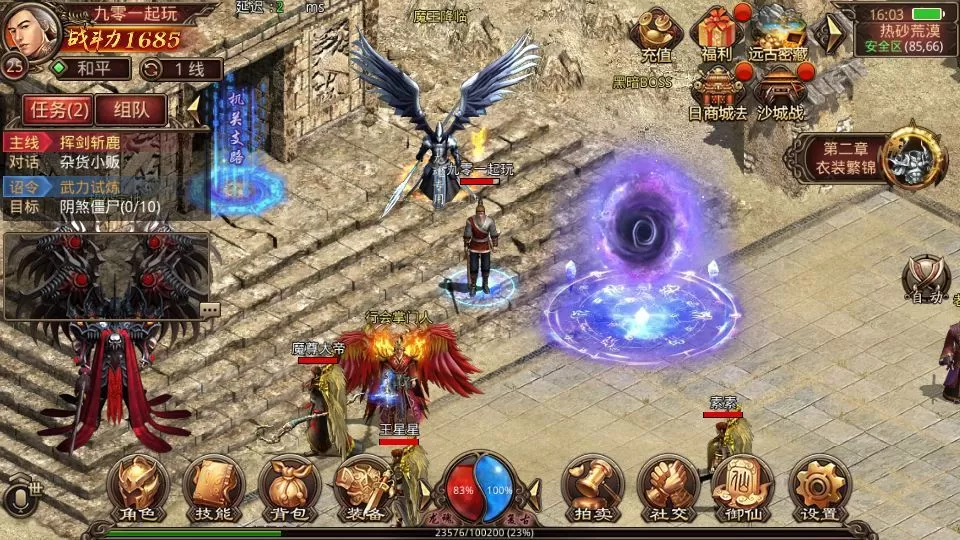Open the 技能 skills book
Image resolution: width=960 pixels, height=540 pixels.
click(212, 489)
